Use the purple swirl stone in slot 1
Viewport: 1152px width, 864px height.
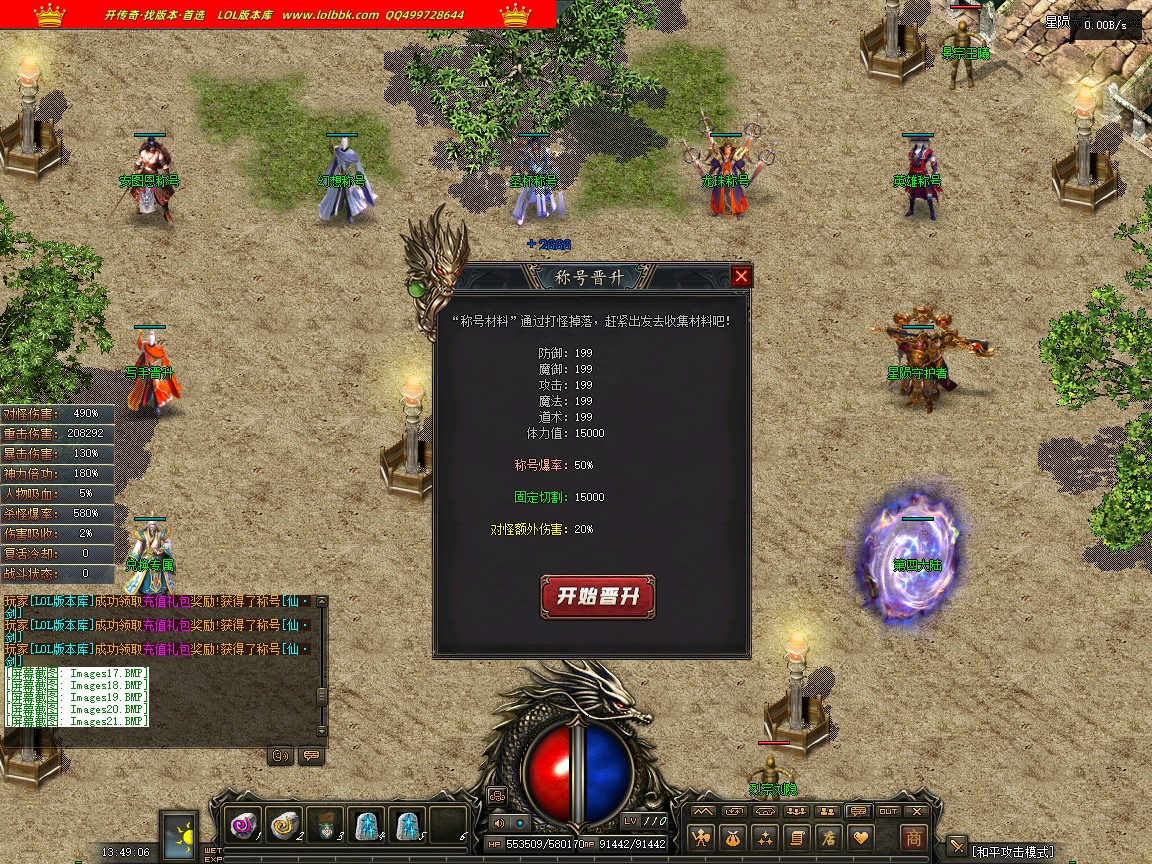244,825
